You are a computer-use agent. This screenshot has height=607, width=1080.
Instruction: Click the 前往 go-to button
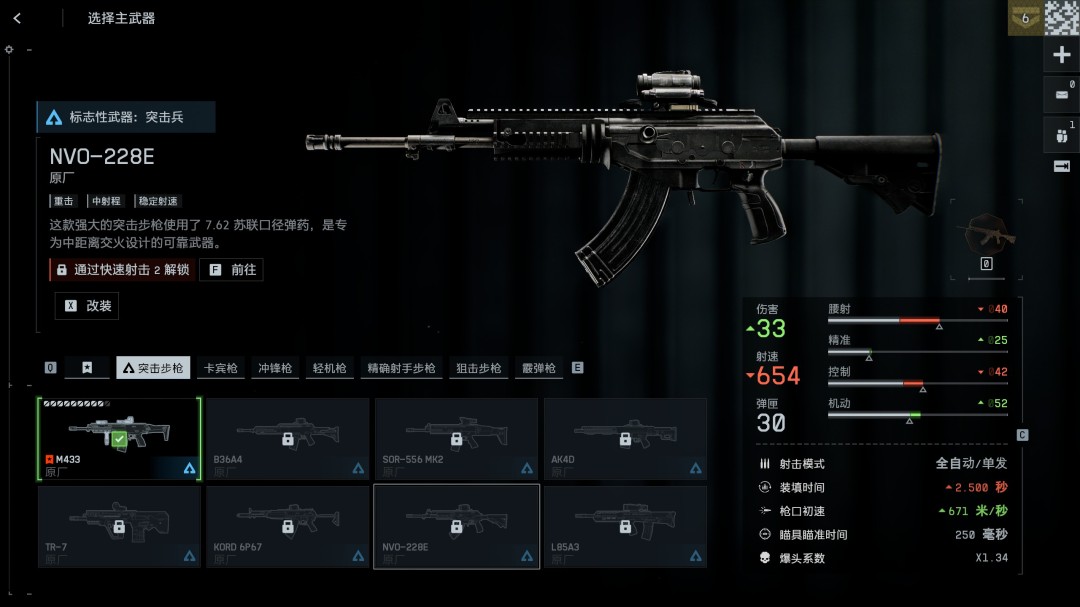coord(232,270)
